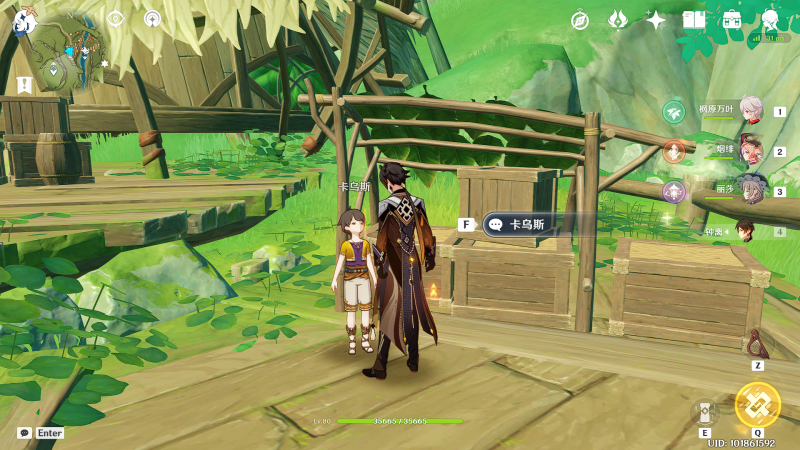Open the Paimon menu icon
Screen dimensions: 800x450
(19, 17)
